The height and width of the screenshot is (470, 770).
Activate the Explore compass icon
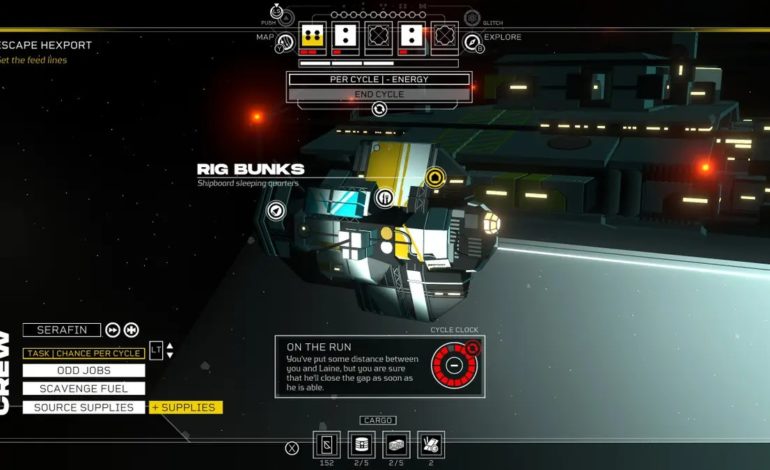472,40
